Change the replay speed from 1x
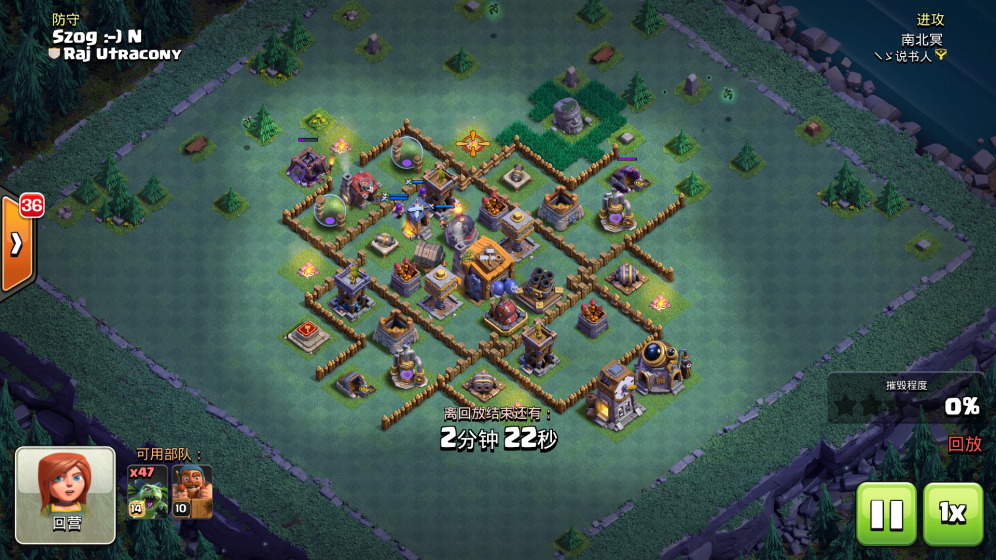This screenshot has width=996, height=560. [952, 513]
